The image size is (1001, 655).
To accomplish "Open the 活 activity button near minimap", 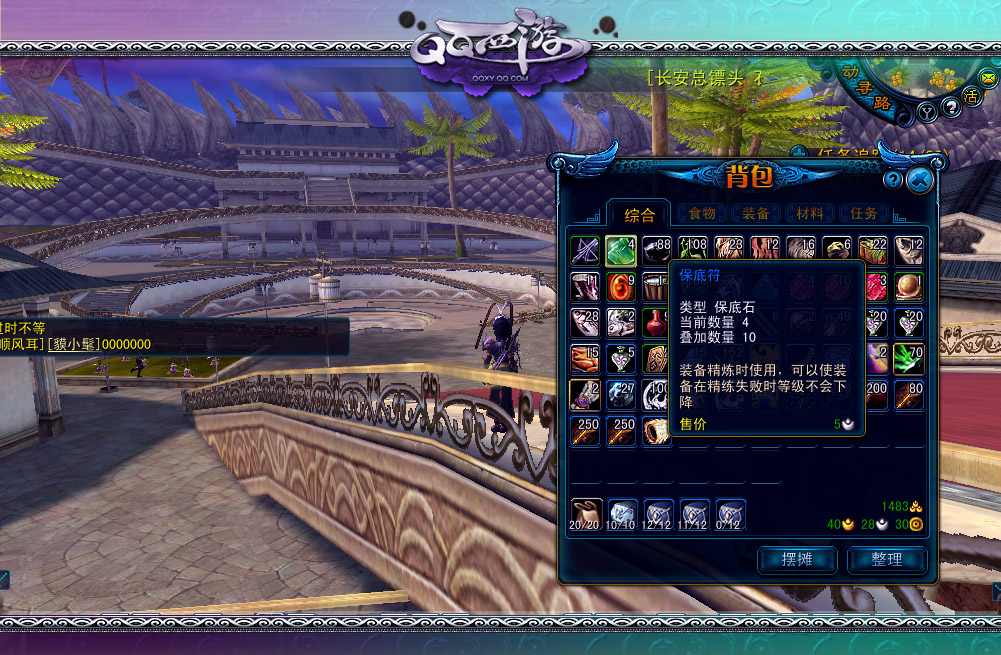I will click(x=971, y=95).
